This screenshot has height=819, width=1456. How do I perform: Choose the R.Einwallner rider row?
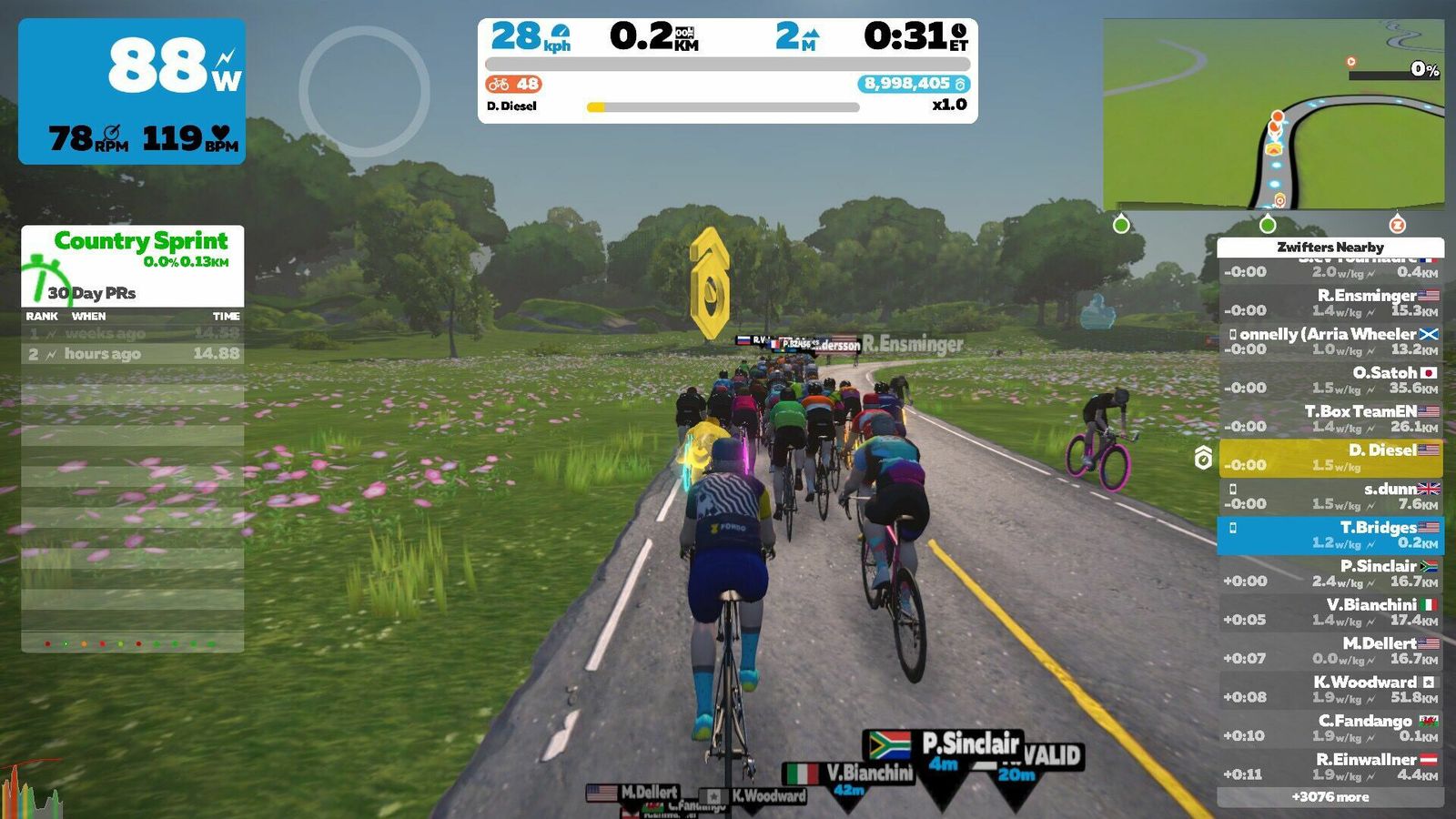[x=1330, y=767]
